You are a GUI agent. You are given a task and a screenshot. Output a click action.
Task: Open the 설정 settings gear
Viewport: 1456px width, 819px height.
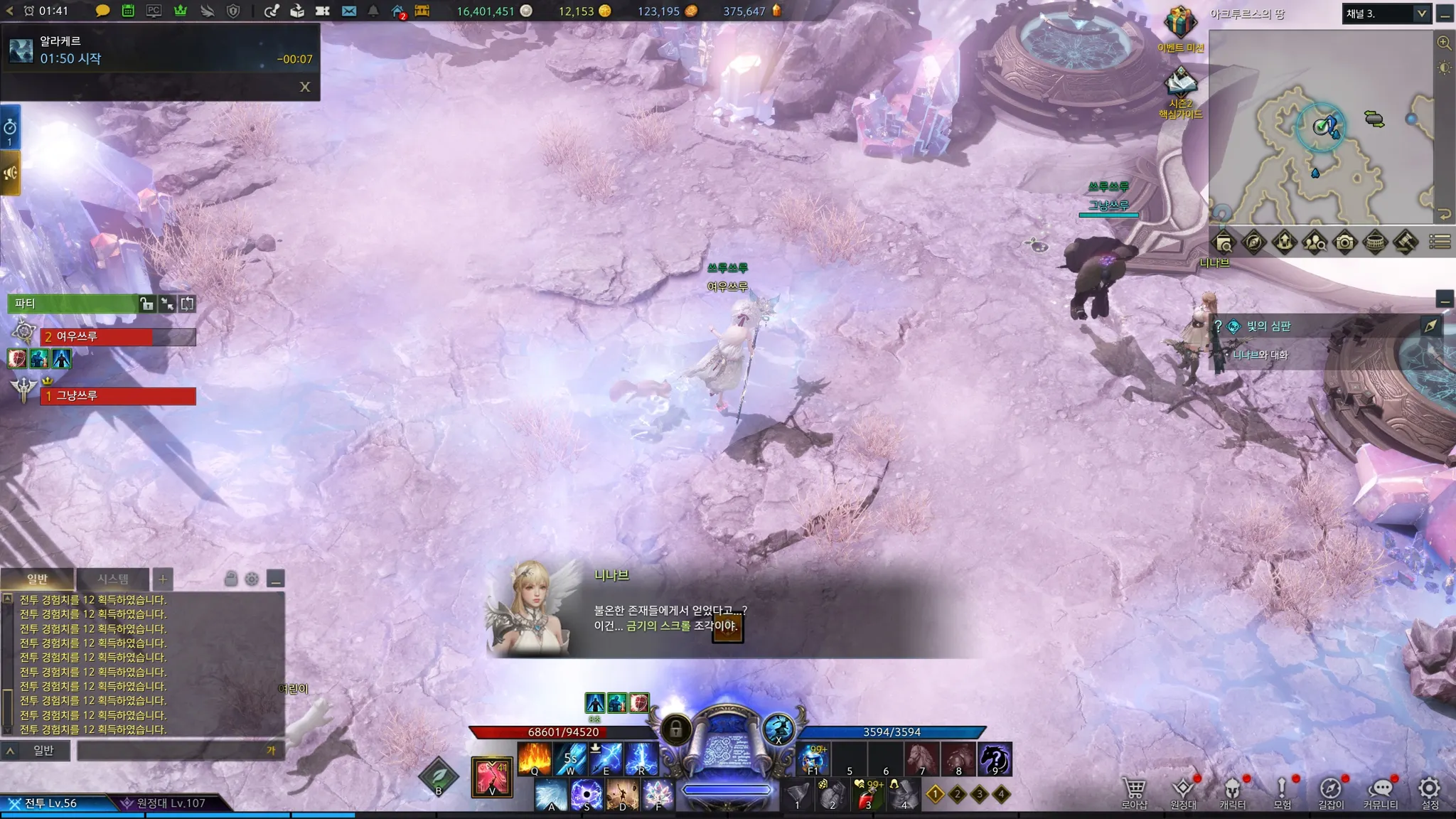(x=1430, y=791)
